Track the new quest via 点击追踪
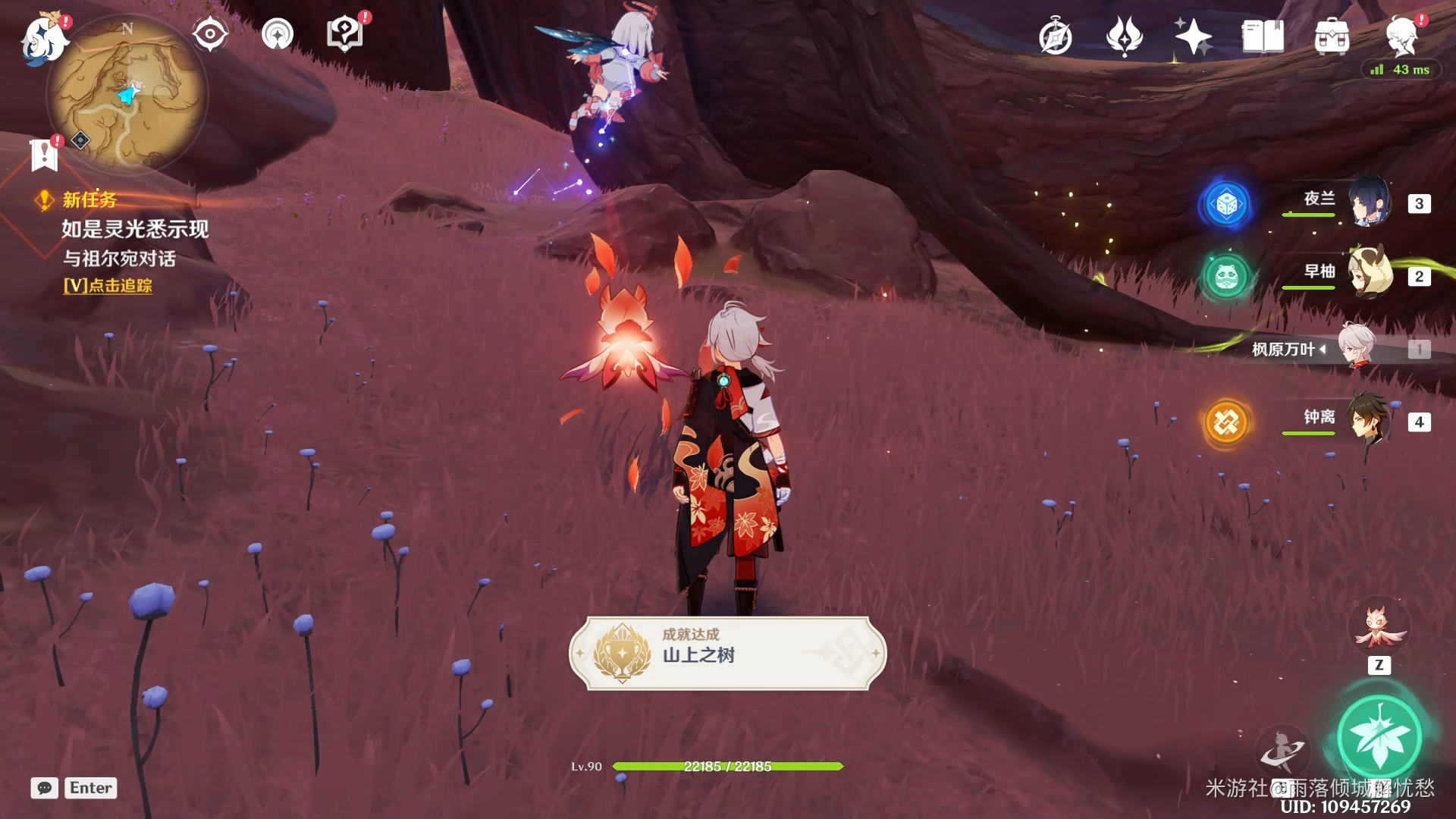The image size is (1456, 819). click(108, 286)
